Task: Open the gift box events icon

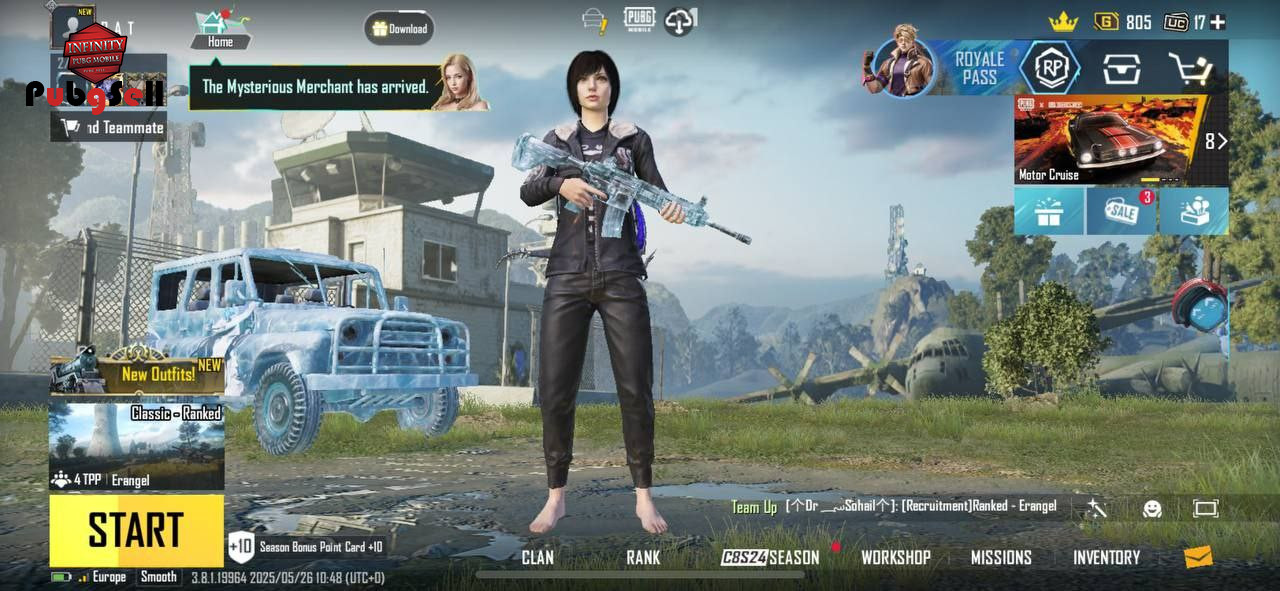Action: [1049, 211]
